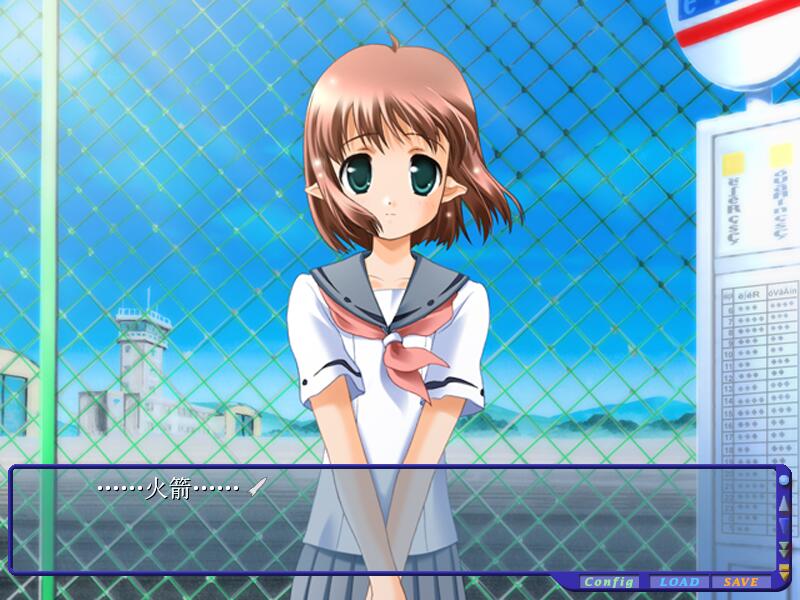Click the round orb button on dialogue box
This screenshot has height=600, width=800.
(784, 480)
